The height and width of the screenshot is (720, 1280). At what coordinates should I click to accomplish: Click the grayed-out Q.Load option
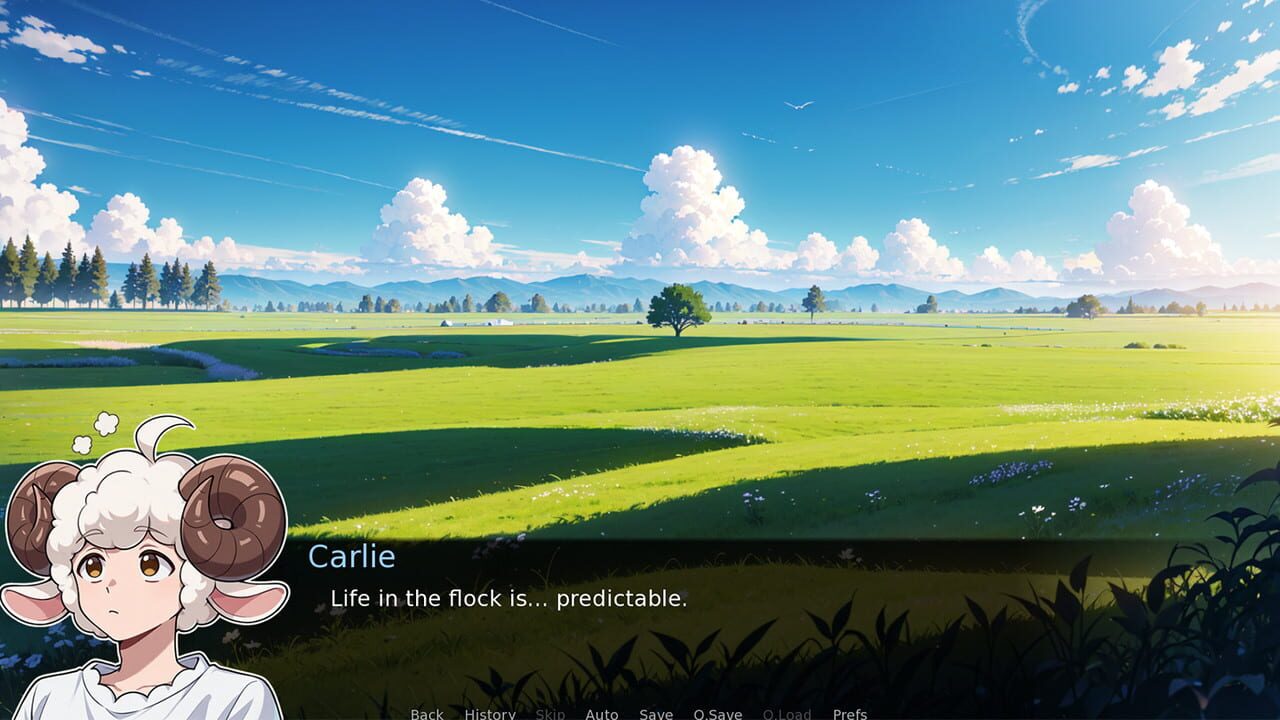(x=788, y=714)
